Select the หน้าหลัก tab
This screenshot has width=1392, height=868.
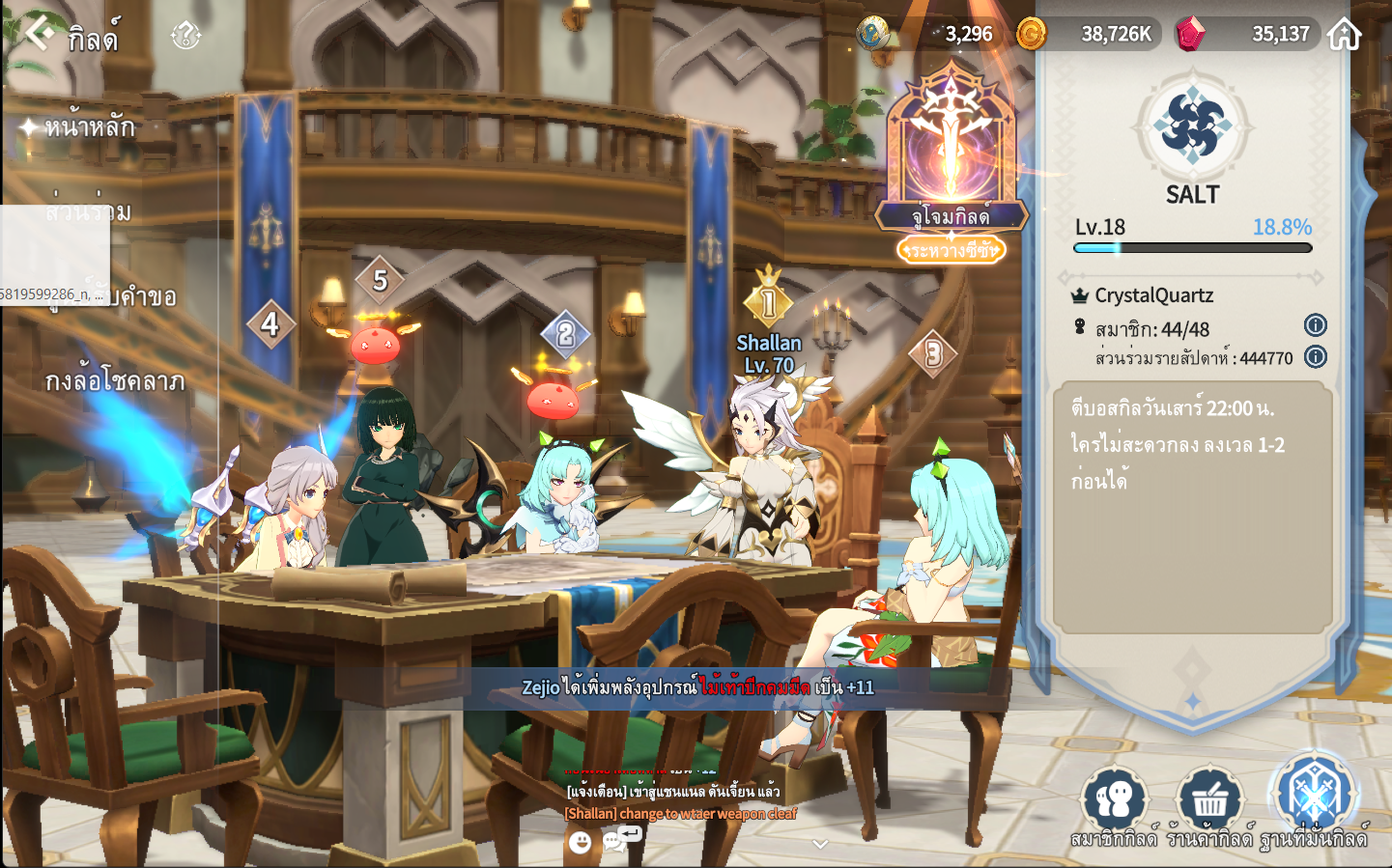point(89,126)
